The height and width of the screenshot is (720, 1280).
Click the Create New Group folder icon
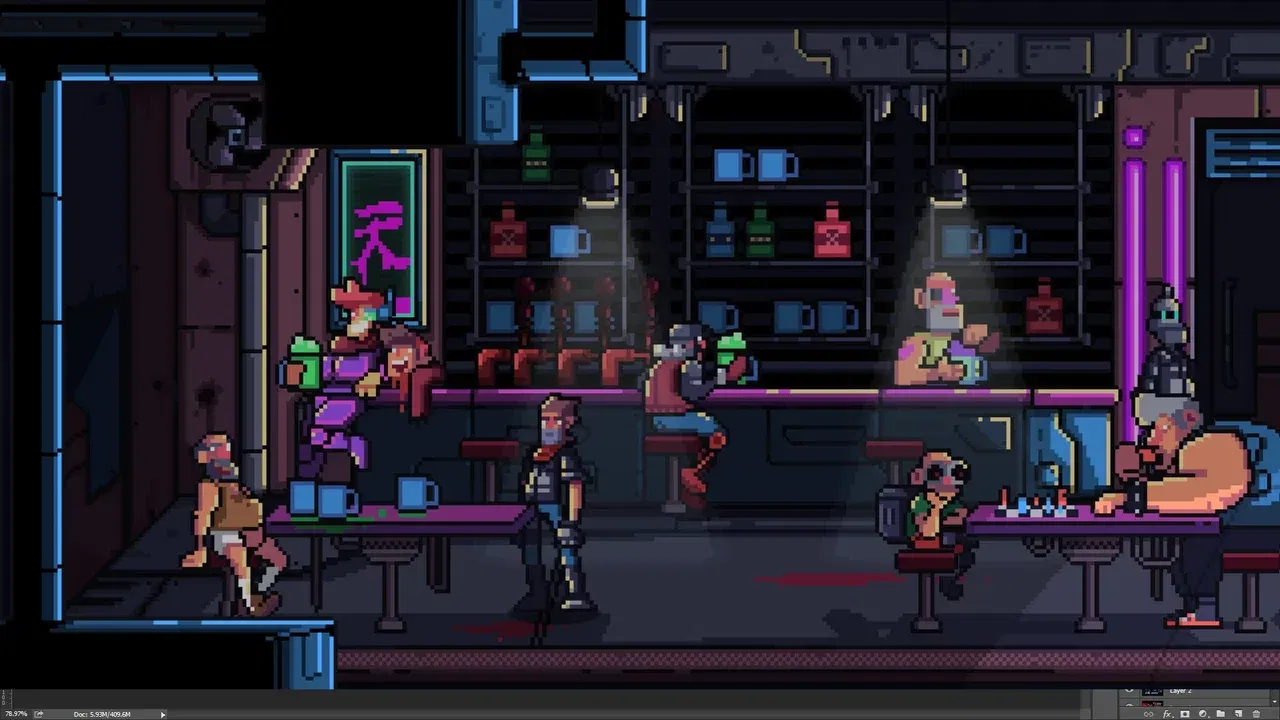point(1220,714)
